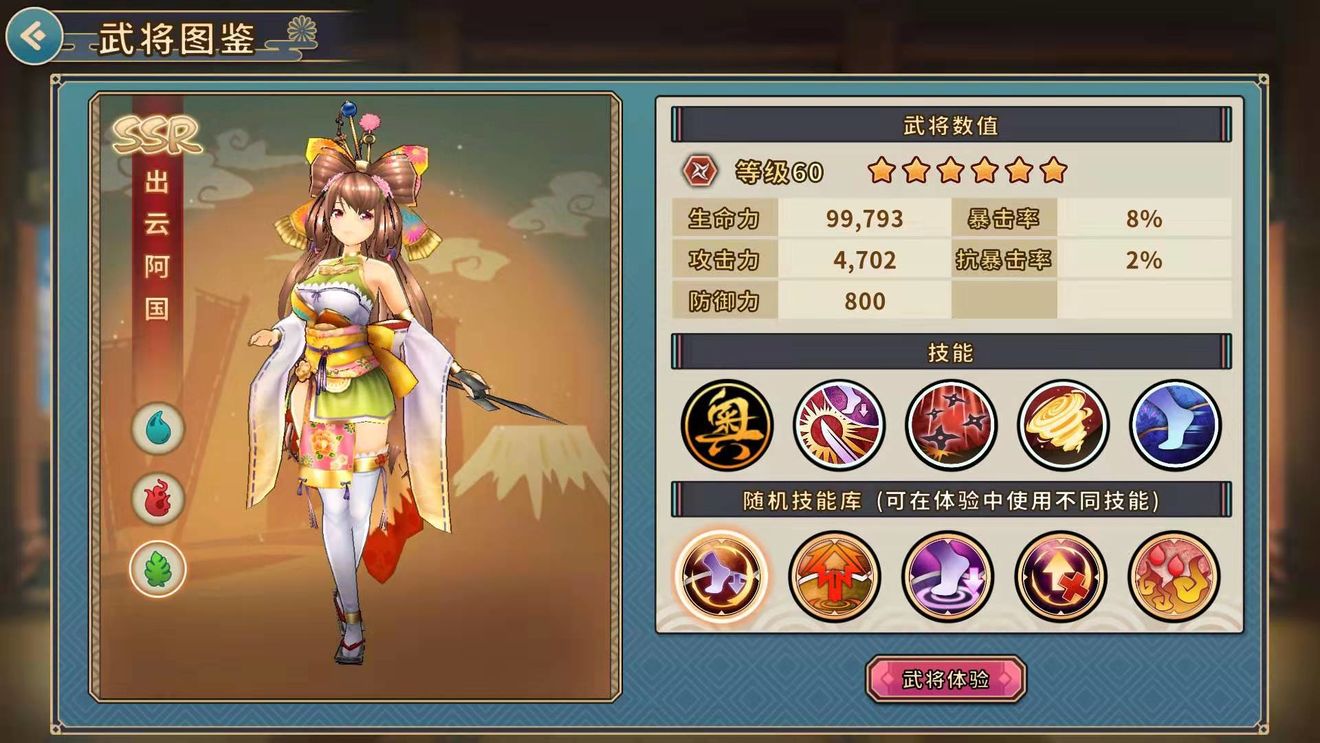View the 奥 ultimate skill
Viewport: 1320px width, 743px height.
[x=727, y=424]
